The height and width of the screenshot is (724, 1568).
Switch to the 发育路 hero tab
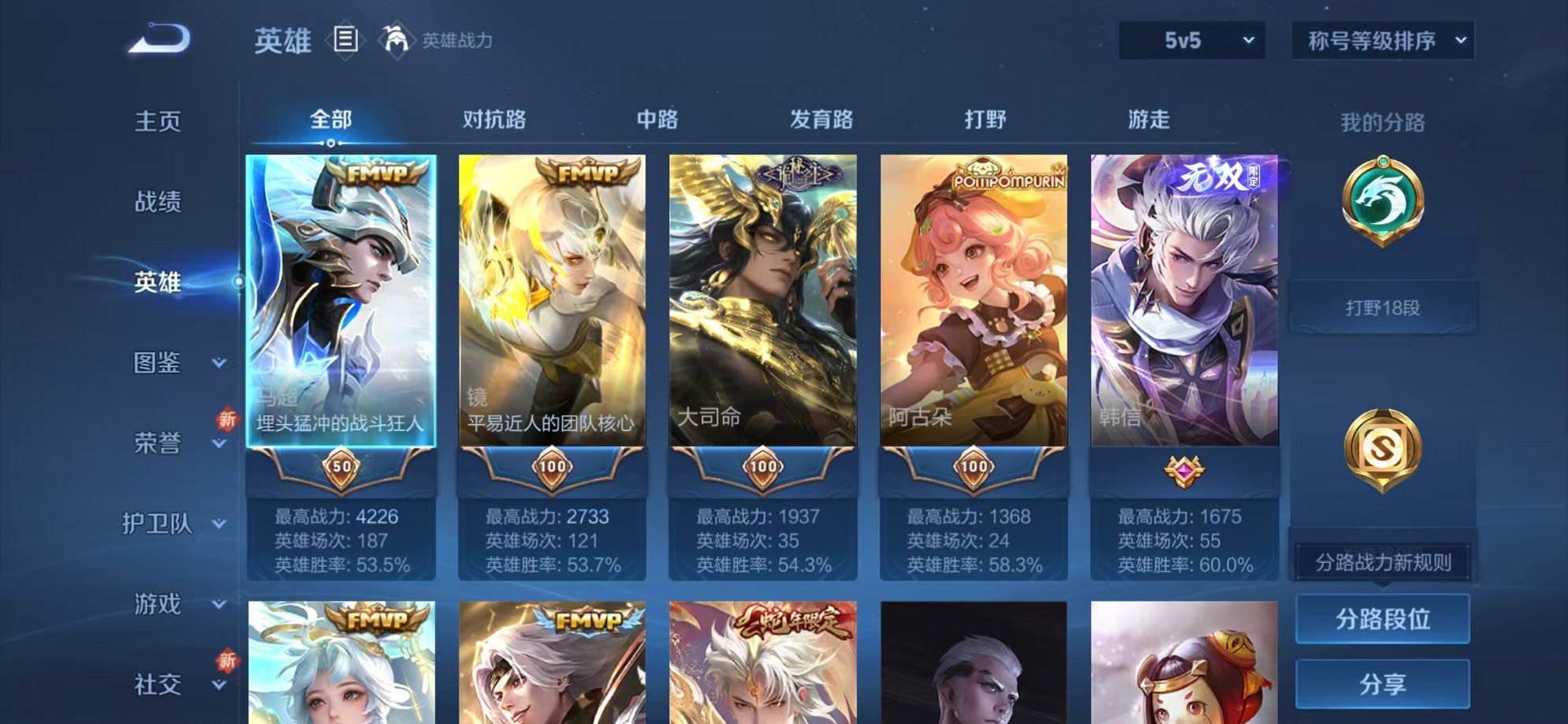pos(821,118)
